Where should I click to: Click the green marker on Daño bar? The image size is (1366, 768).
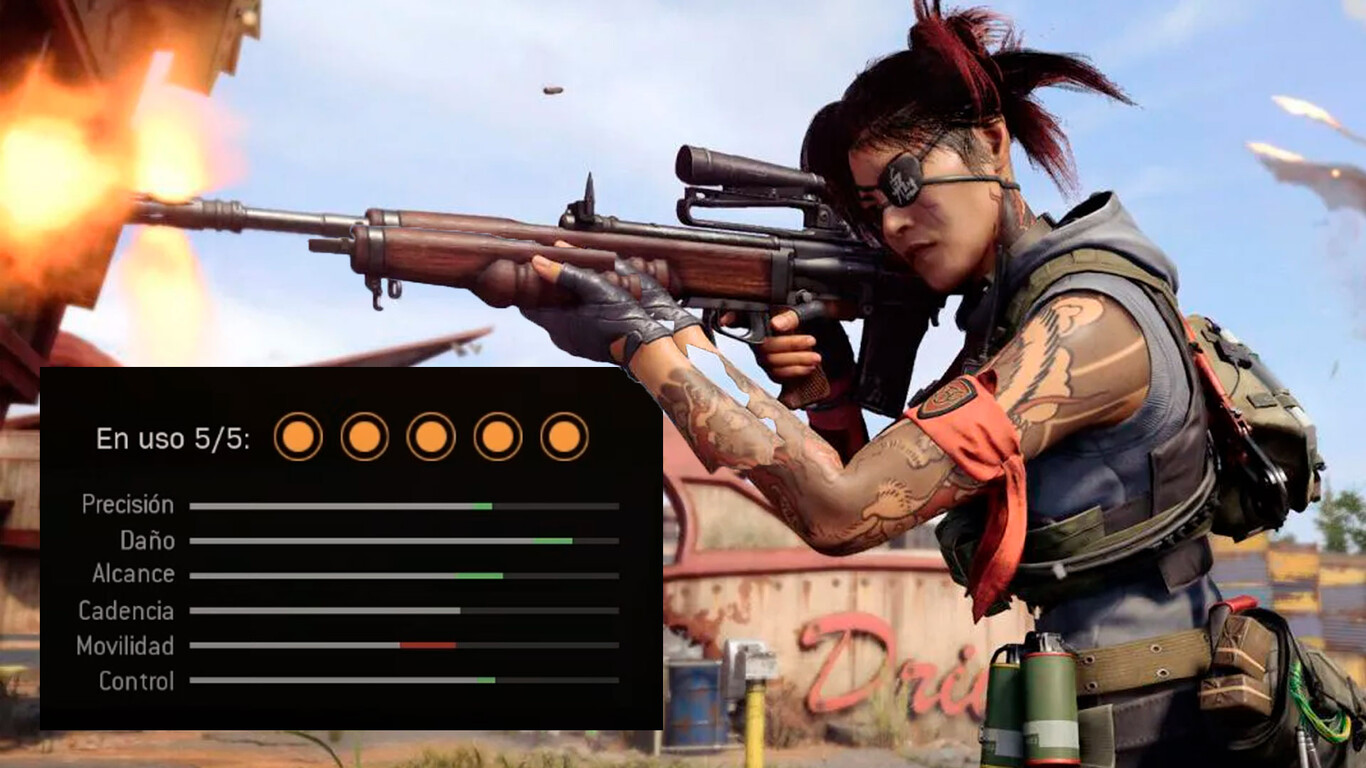point(551,541)
